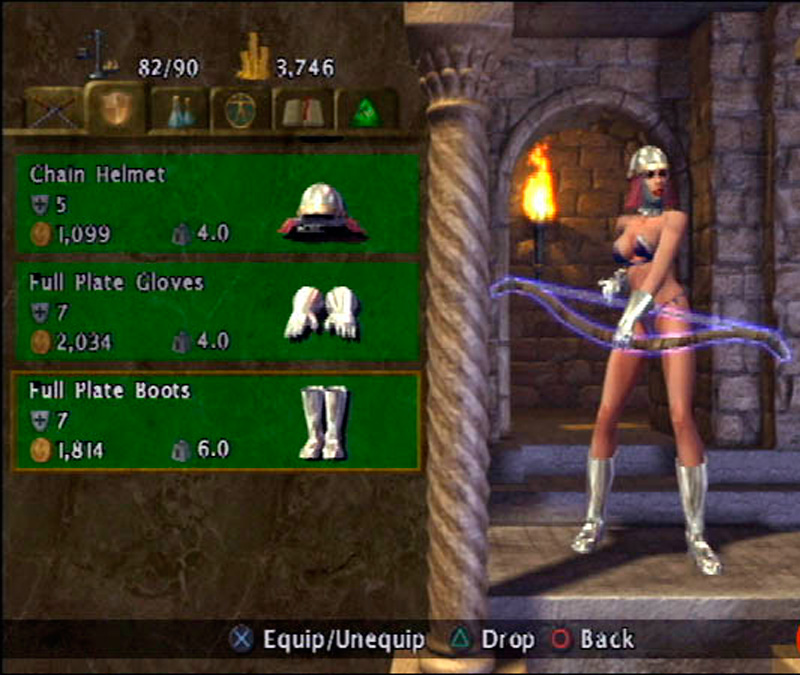Image resolution: width=800 pixels, height=675 pixels.
Task: Choose the Full Plate Gloves entry
Action: point(214,312)
